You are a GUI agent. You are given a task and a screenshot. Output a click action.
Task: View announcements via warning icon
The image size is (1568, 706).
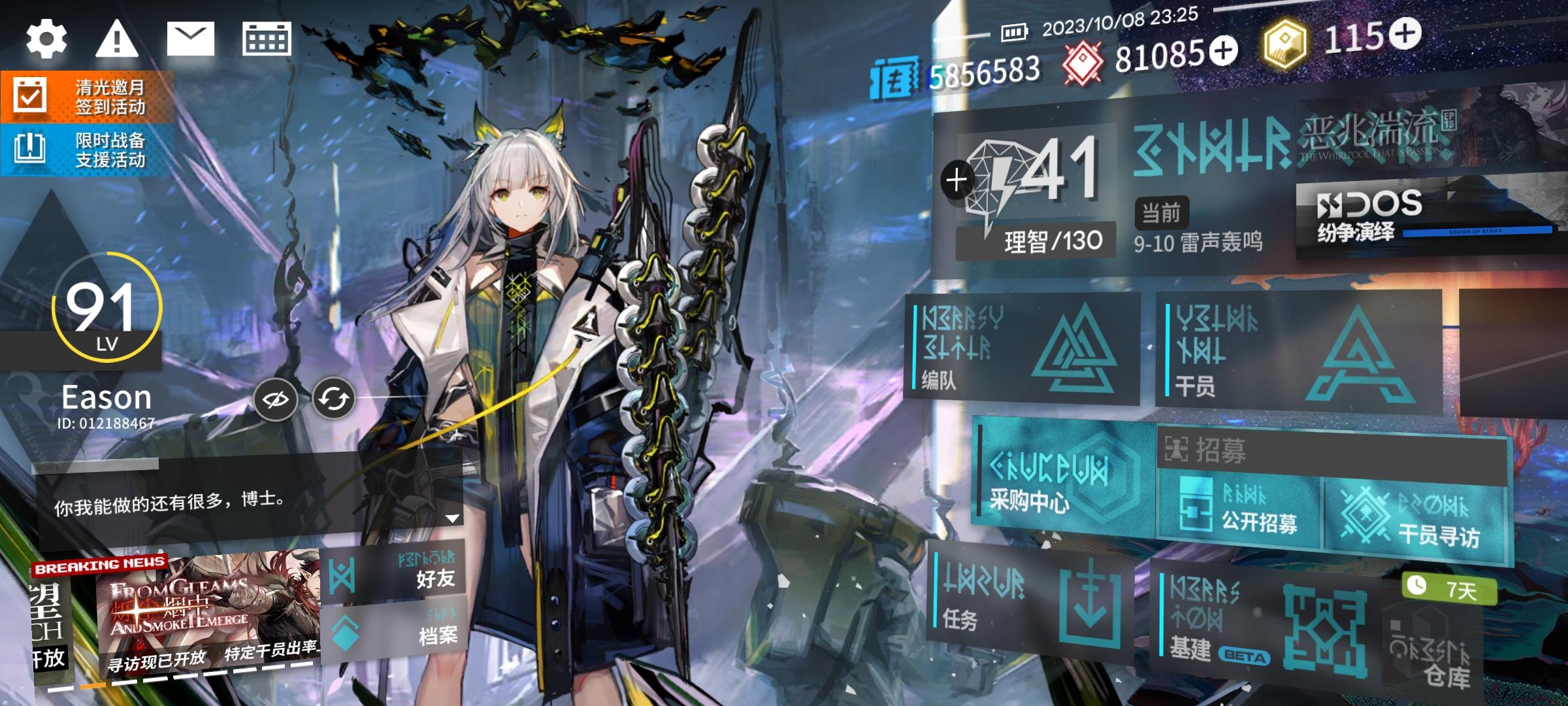point(119,40)
